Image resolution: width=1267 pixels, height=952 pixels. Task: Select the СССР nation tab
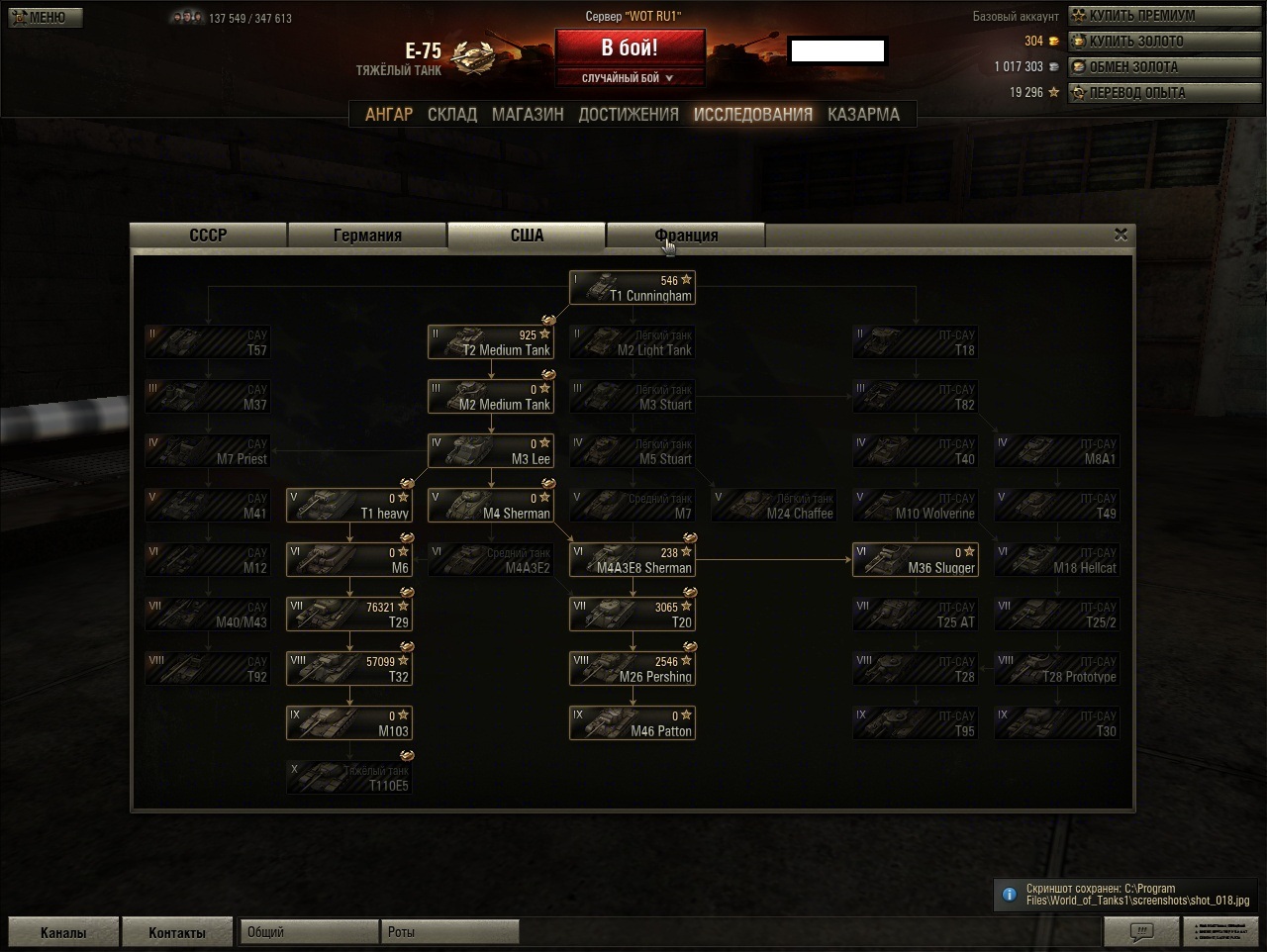[209, 236]
